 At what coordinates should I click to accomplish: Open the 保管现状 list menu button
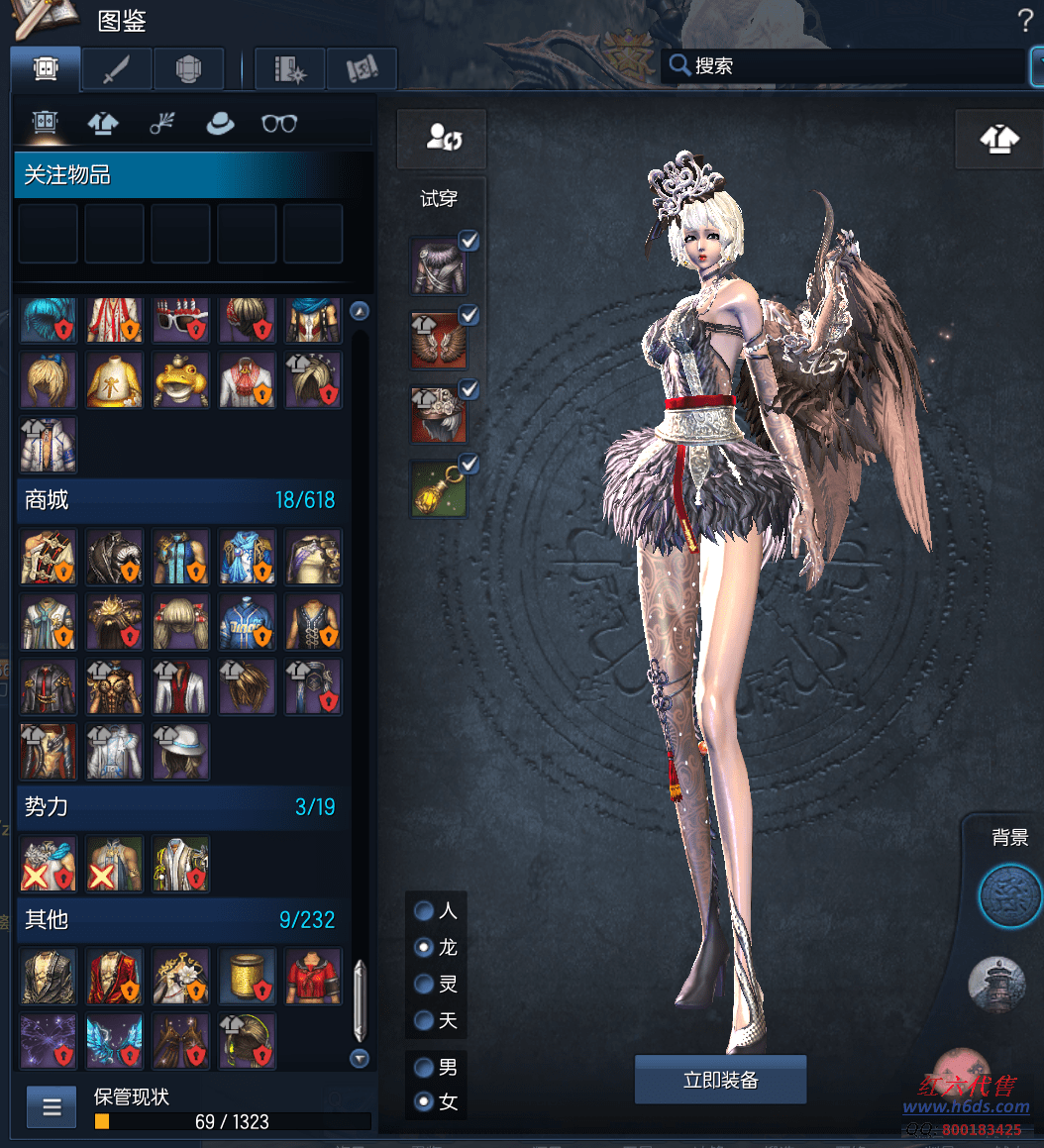52,1107
